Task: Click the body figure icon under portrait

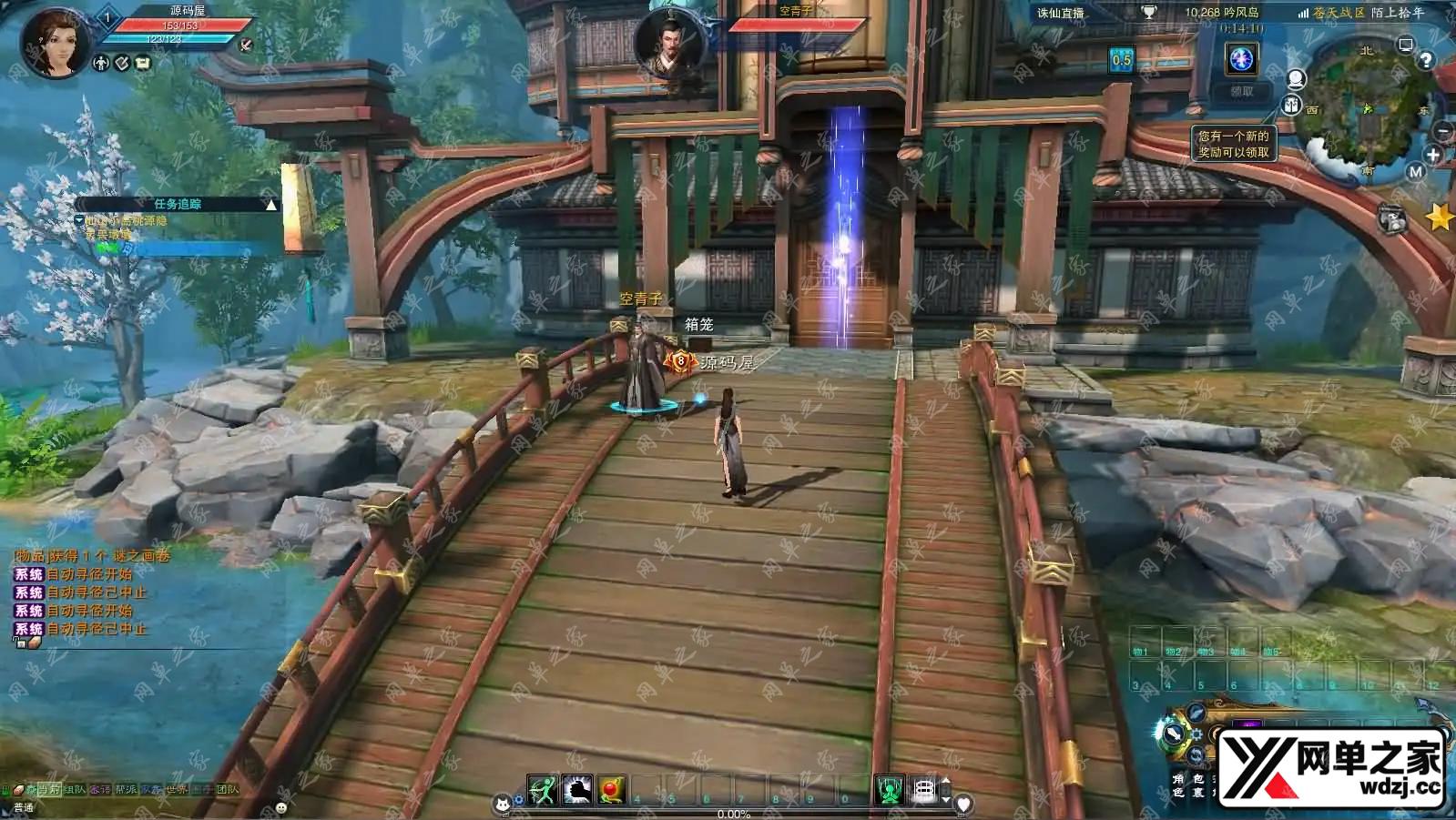Action: click(x=101, y=63)
